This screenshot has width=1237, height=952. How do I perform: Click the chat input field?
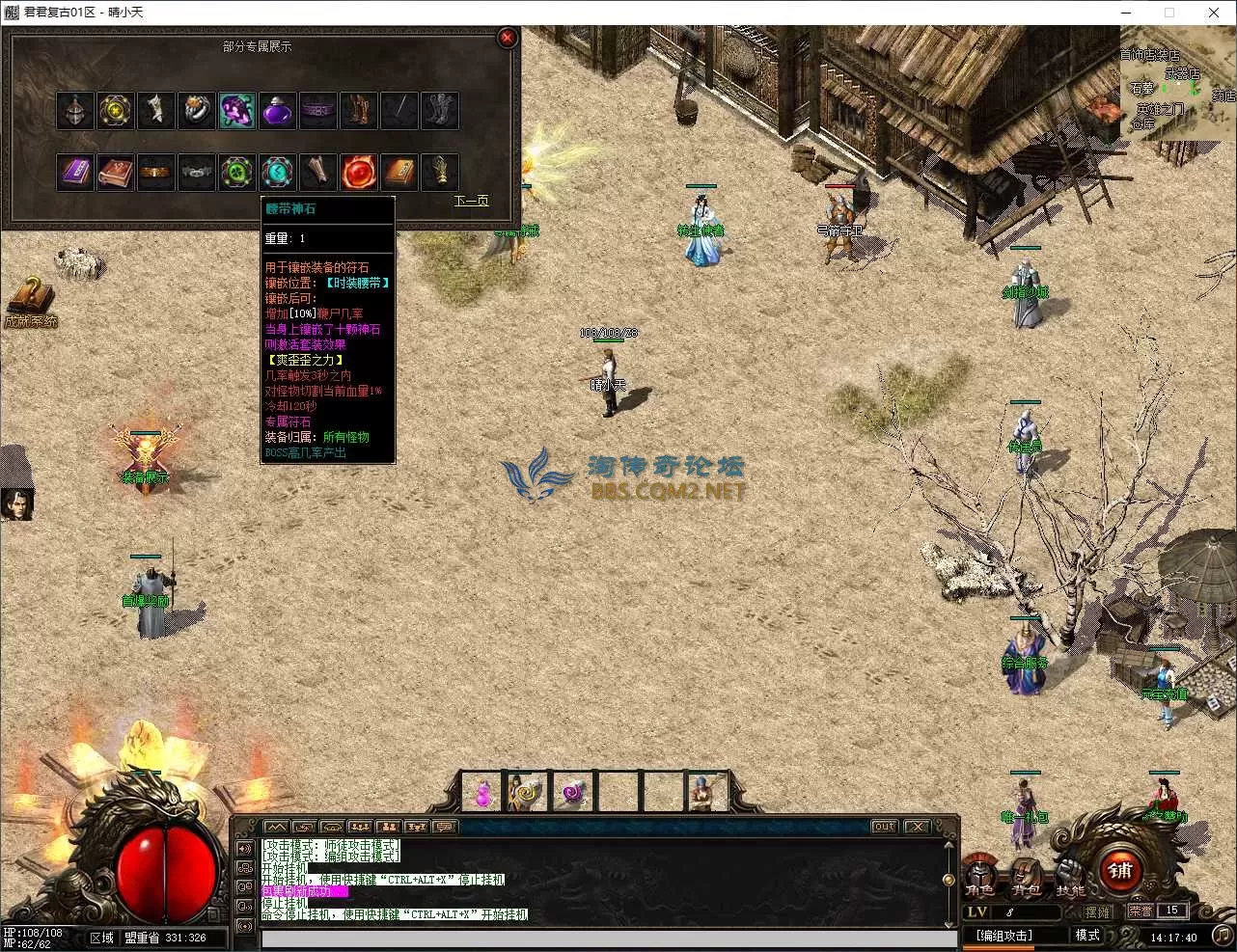(x=608, y=939)
